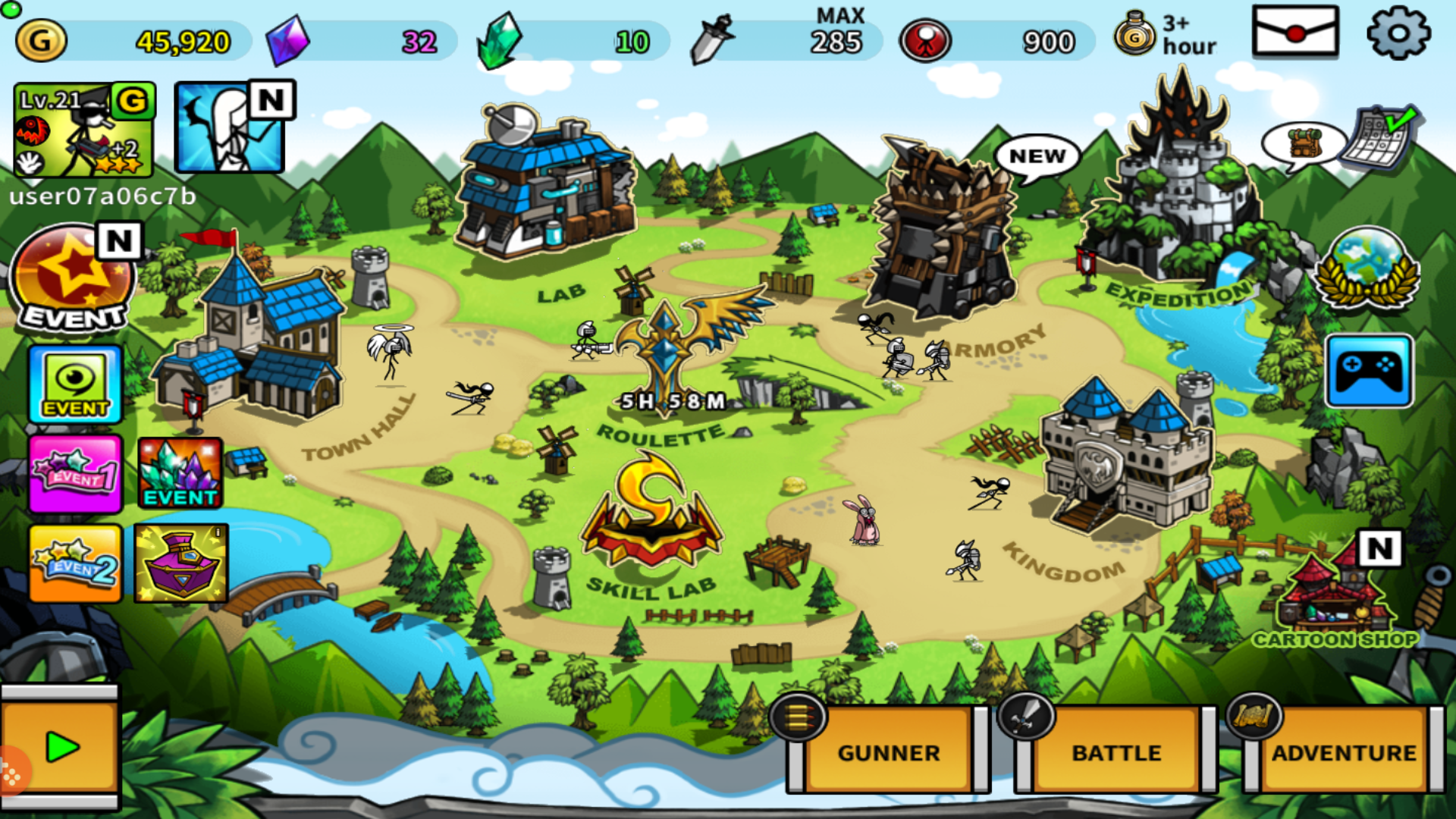1456x819 pixels.
Task: Open the purple treasure chest icon
Action: [x=180, y=563]
